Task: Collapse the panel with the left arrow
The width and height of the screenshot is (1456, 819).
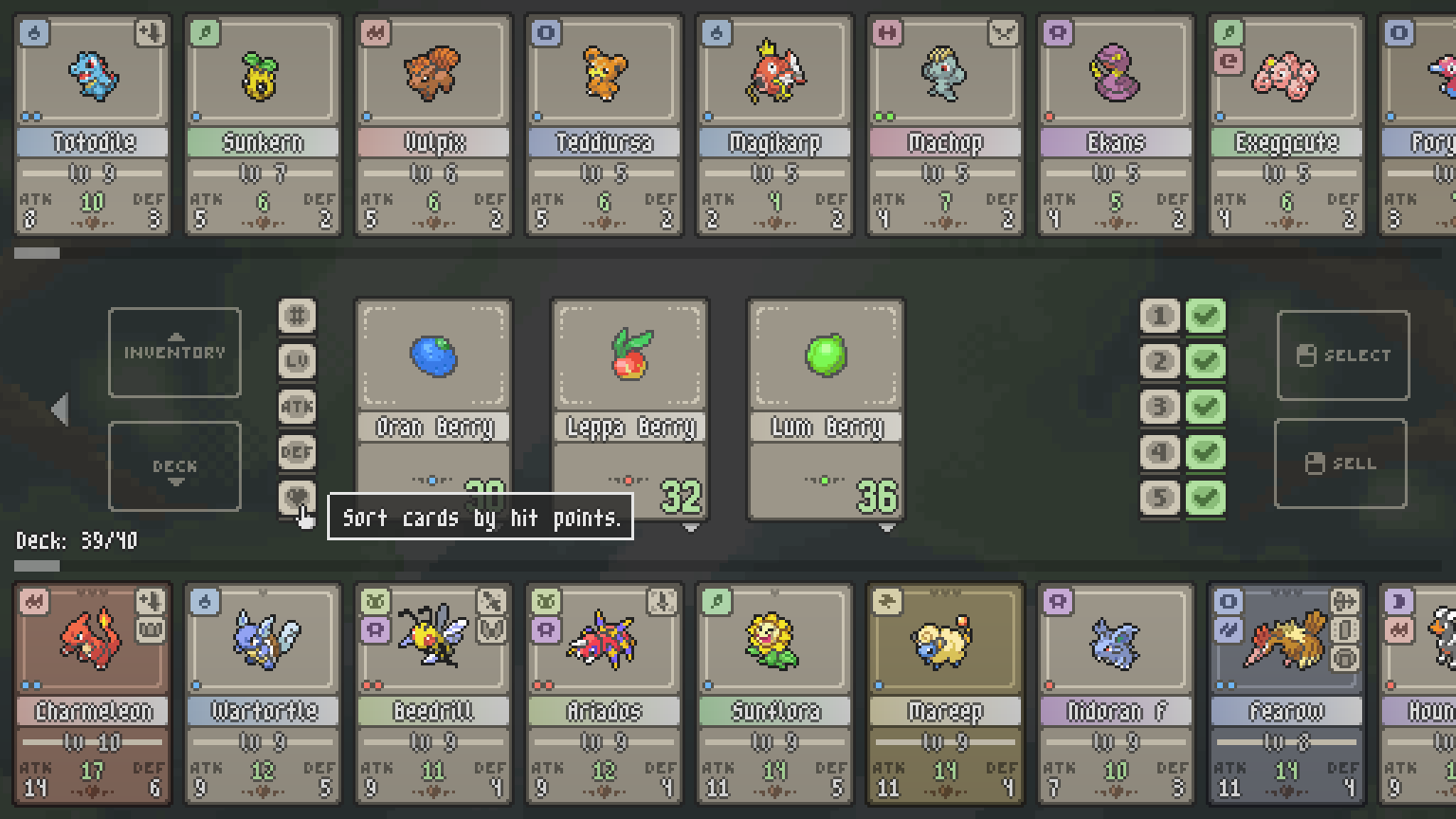Action: [60, 409]
